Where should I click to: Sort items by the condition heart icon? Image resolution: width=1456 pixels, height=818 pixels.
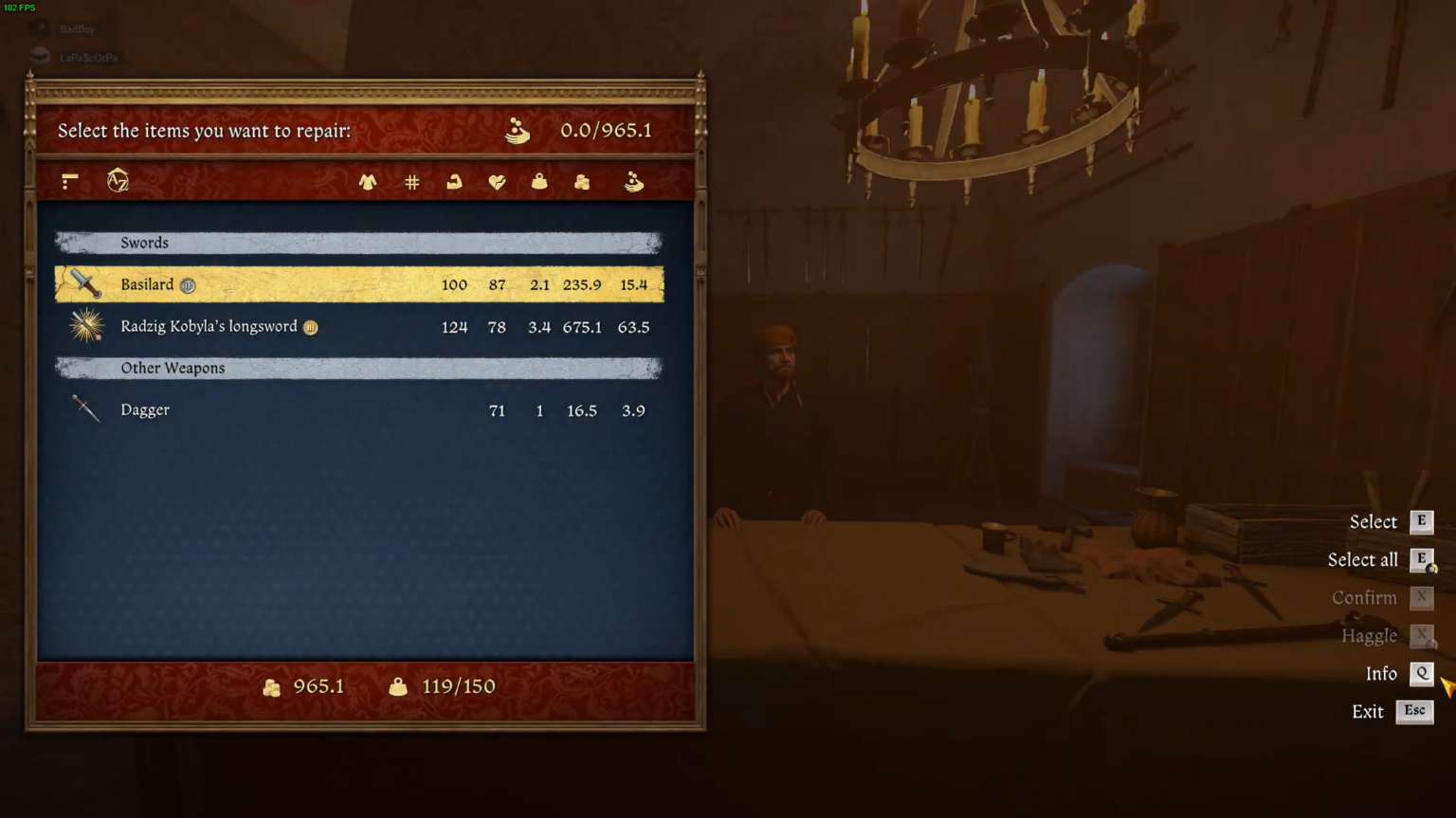click(496, 182)
